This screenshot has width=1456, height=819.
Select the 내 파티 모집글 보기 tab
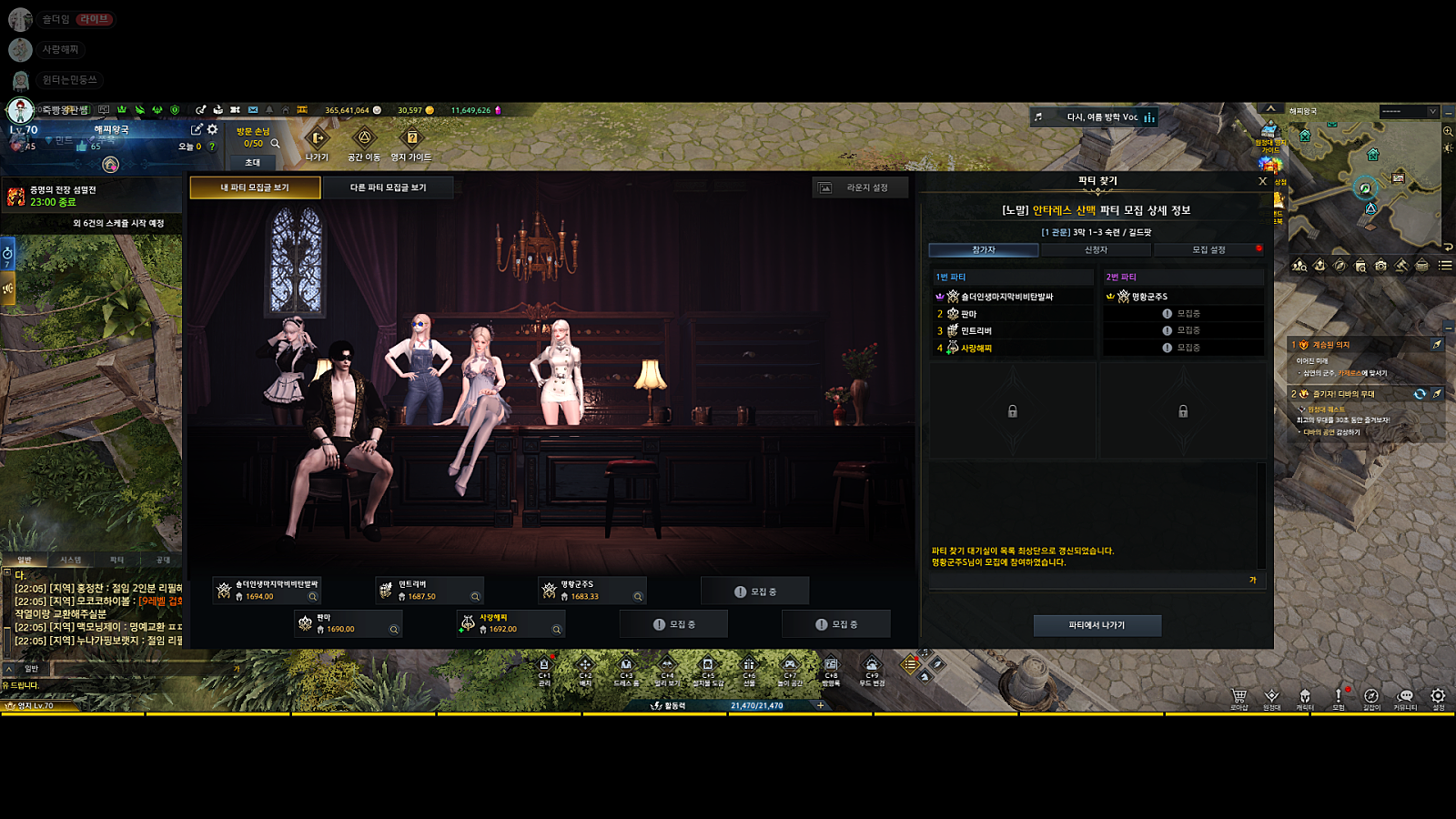click(255, 187)
